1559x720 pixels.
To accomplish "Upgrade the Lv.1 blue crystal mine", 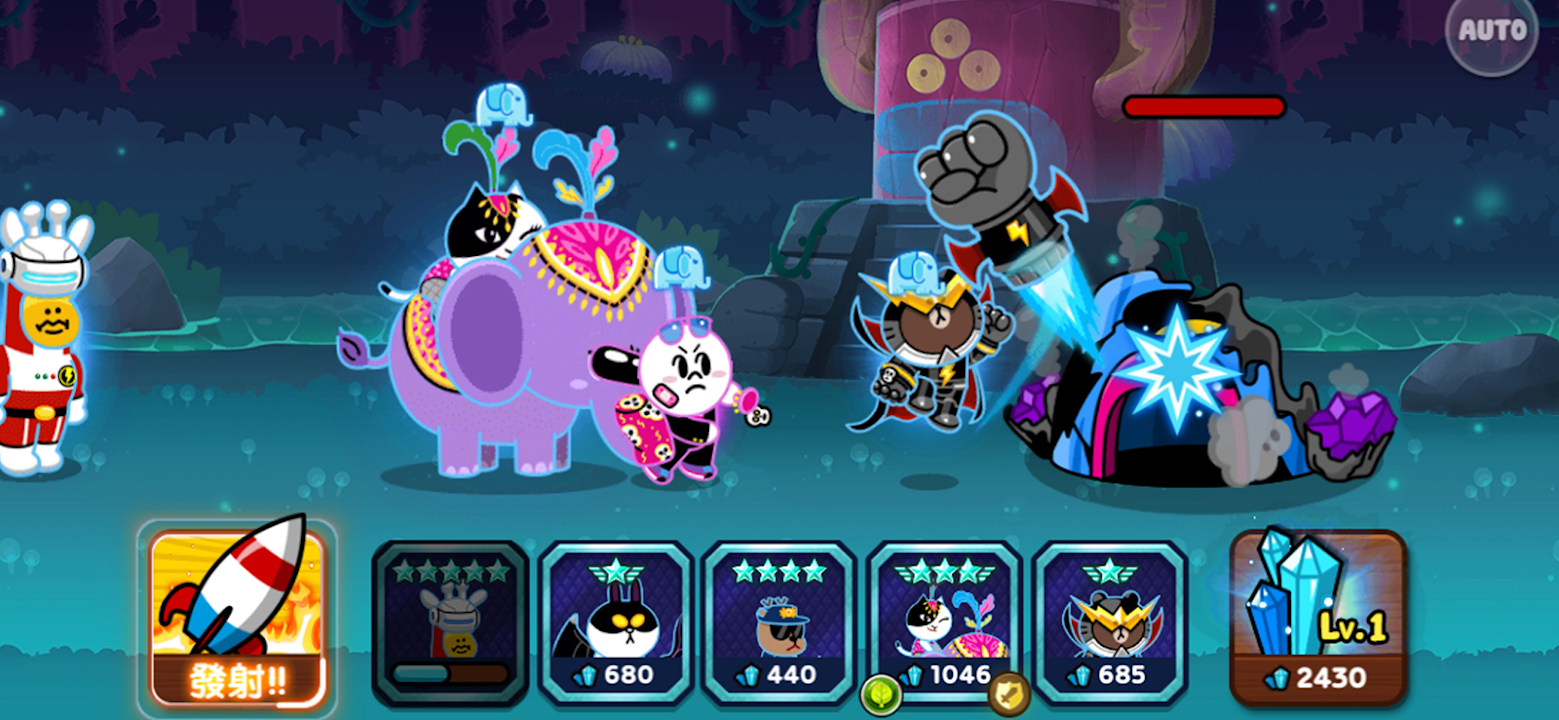I will coord(1318,616).
